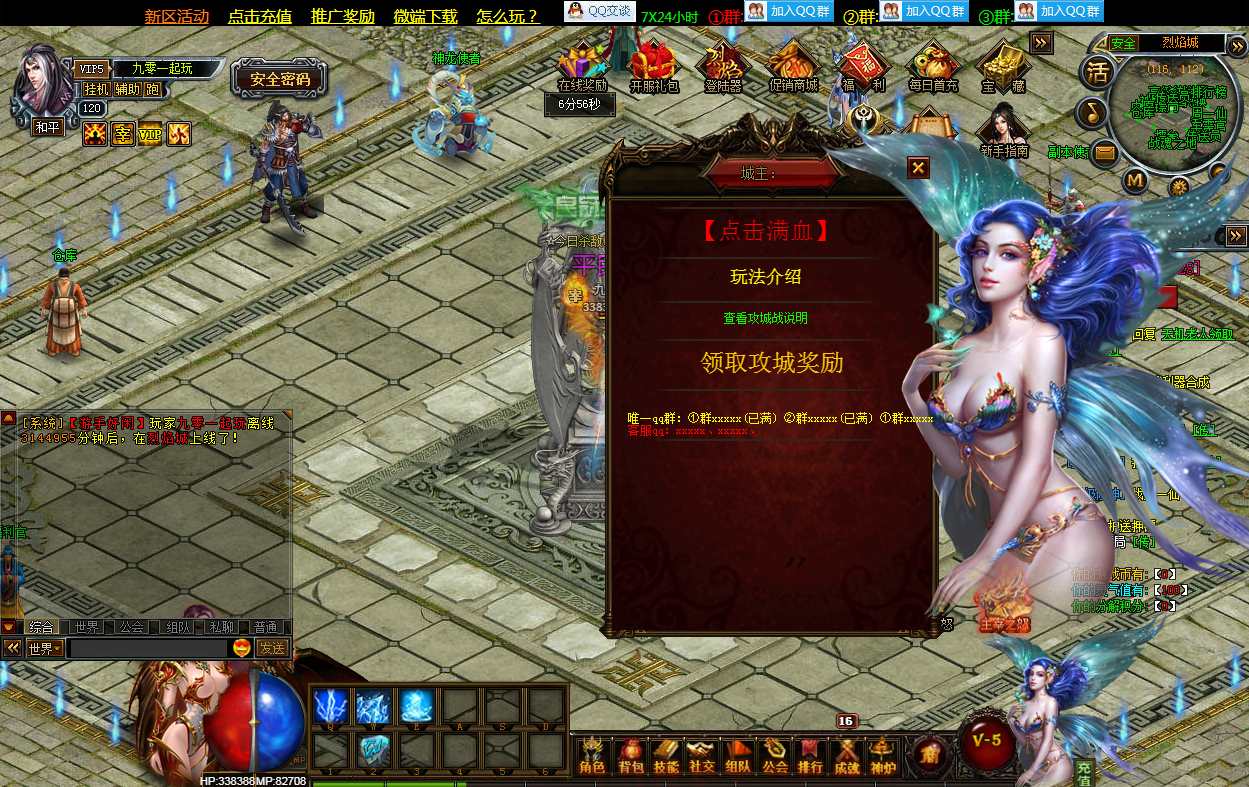
Task: Close the 城主 dialog window
Action: pos(918,168)
